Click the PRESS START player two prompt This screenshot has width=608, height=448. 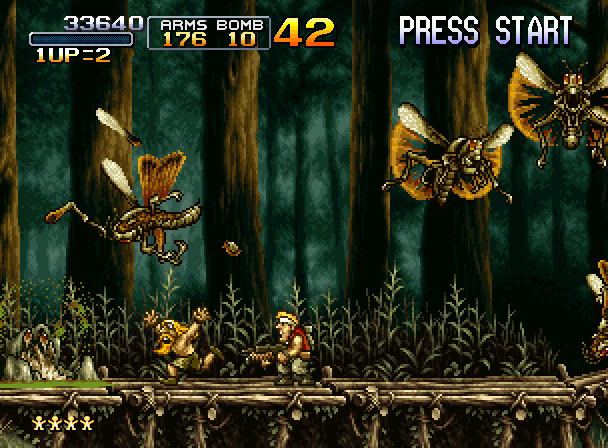point(485,29)
